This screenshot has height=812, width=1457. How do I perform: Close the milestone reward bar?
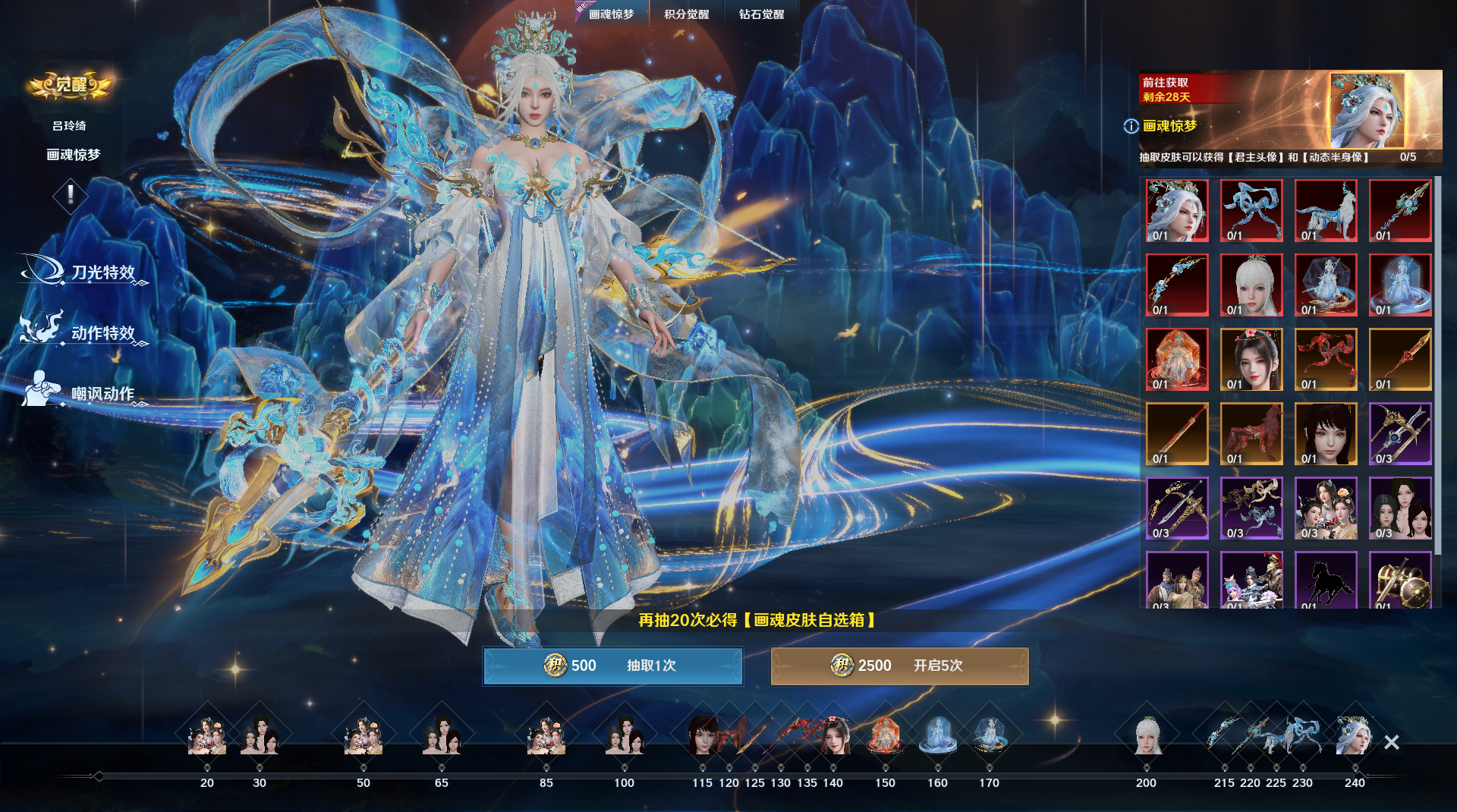[x=1391, y=742]
